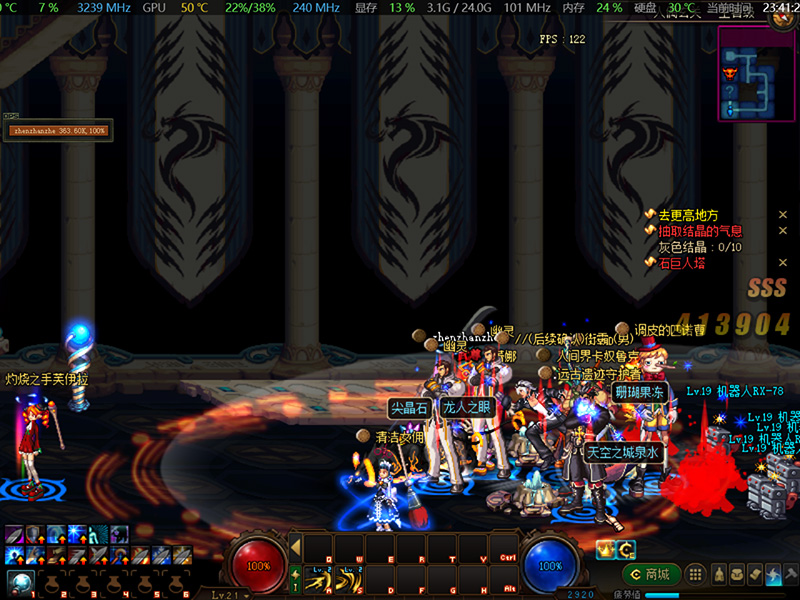Select the 石巨人塔 quest entry
This screenshot has width=800, height=600.
point(683,263)
